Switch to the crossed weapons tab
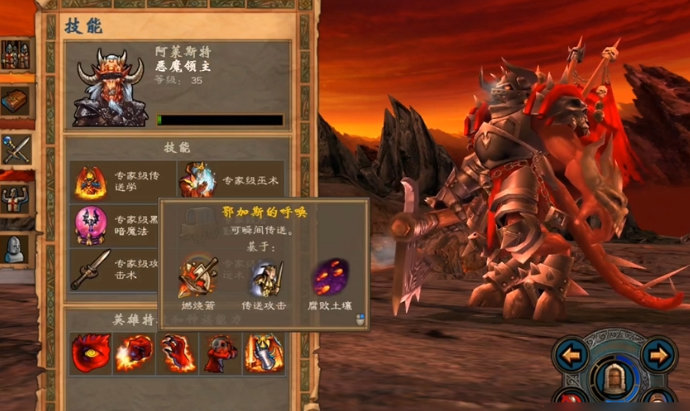Viewport: 690px width, 411px height. click(x=16, y=149)
